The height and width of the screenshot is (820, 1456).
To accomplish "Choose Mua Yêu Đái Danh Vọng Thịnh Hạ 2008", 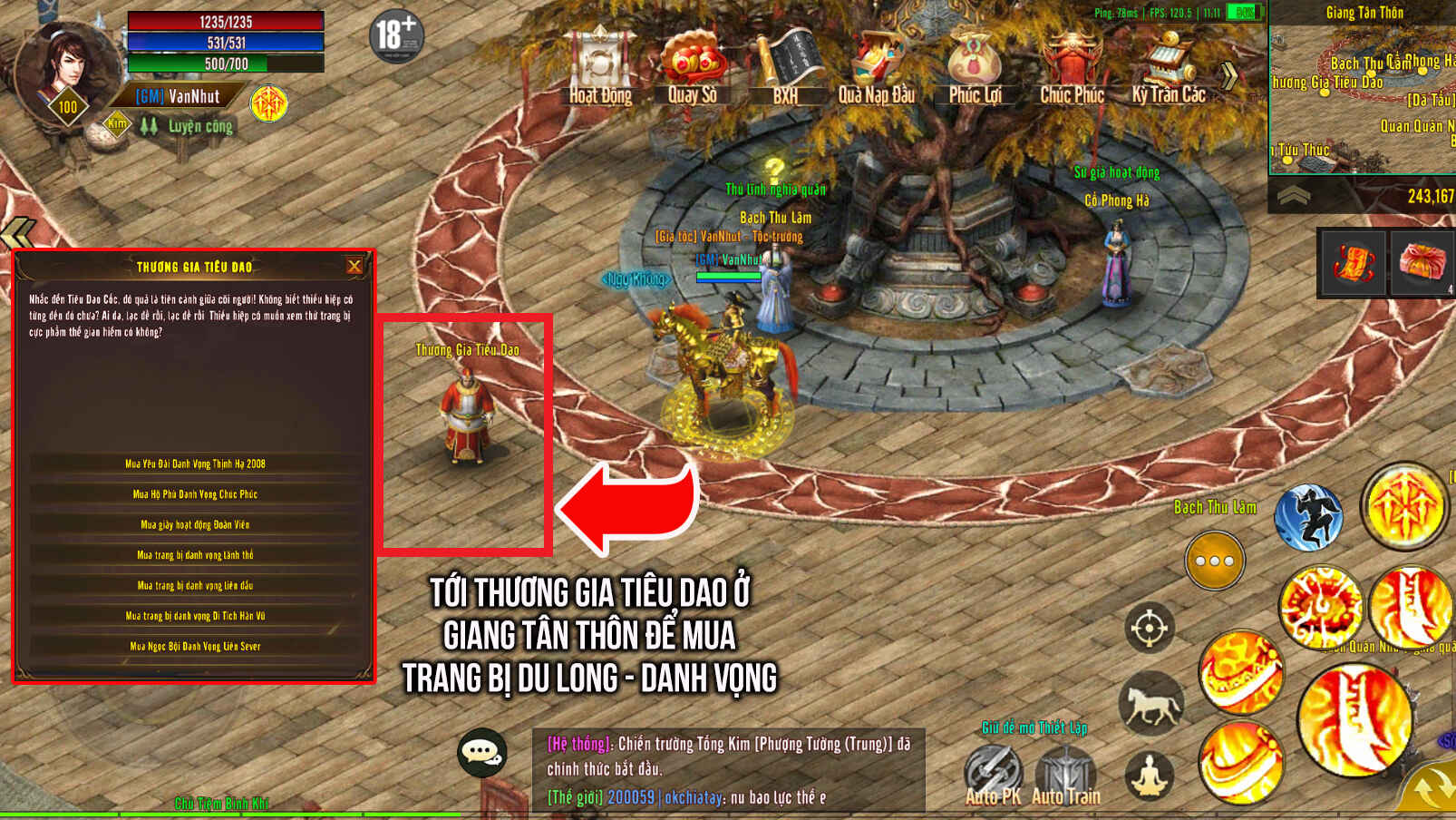I will (x=195, y=464).
